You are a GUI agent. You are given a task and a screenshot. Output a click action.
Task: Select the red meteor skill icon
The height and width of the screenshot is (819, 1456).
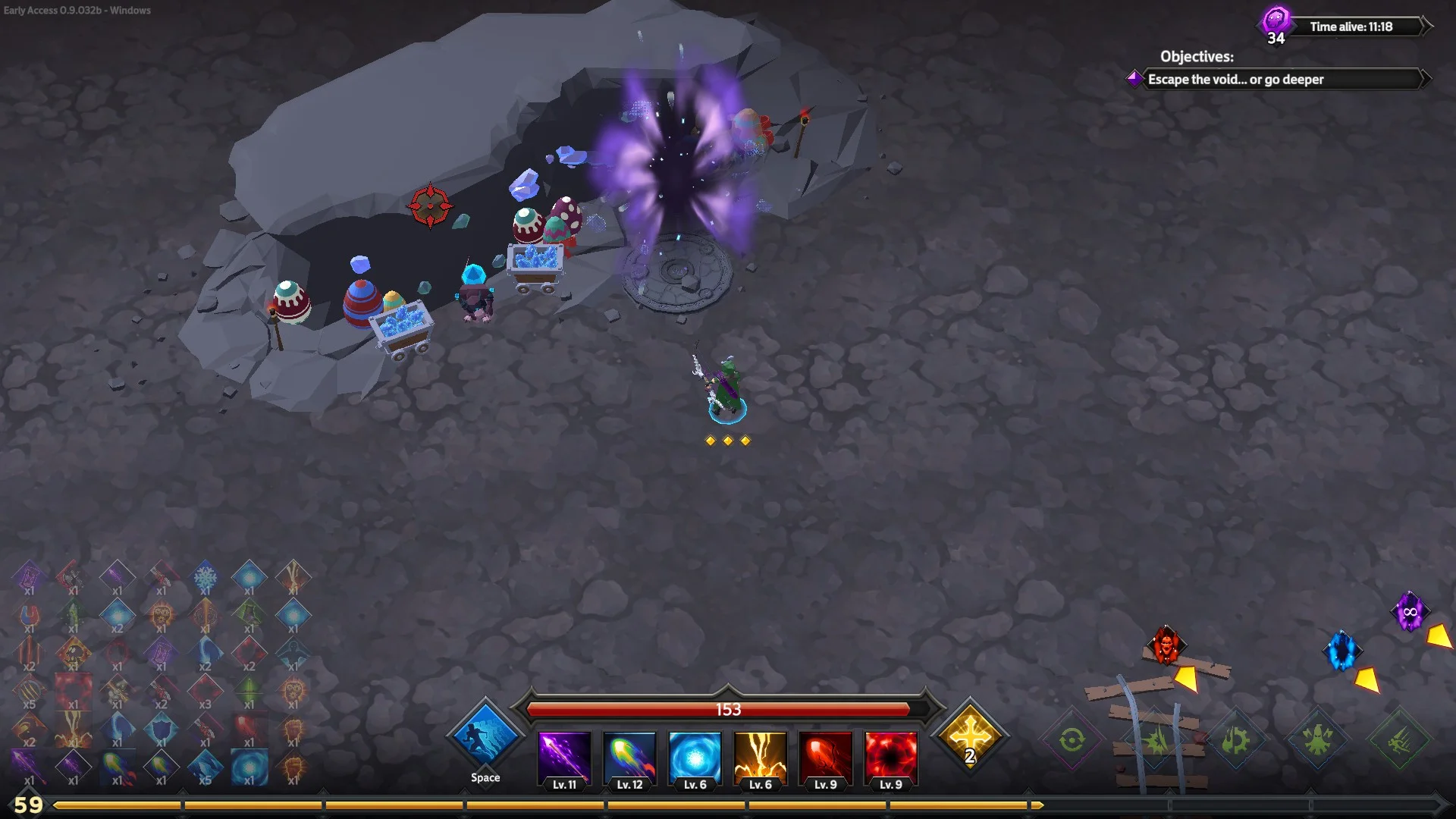tap(825, 756)
